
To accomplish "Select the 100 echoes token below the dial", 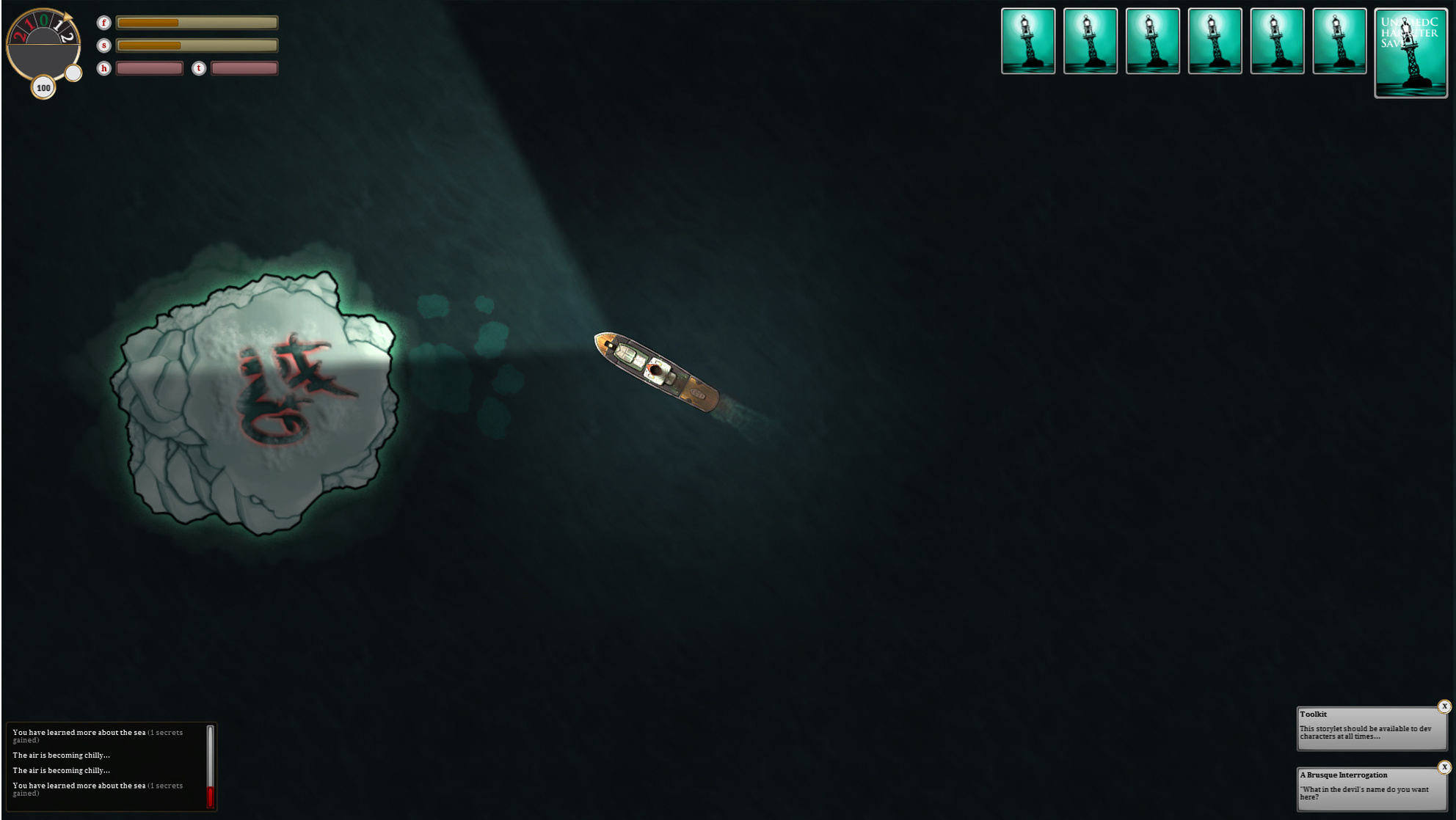I will [x=43, y=88].
